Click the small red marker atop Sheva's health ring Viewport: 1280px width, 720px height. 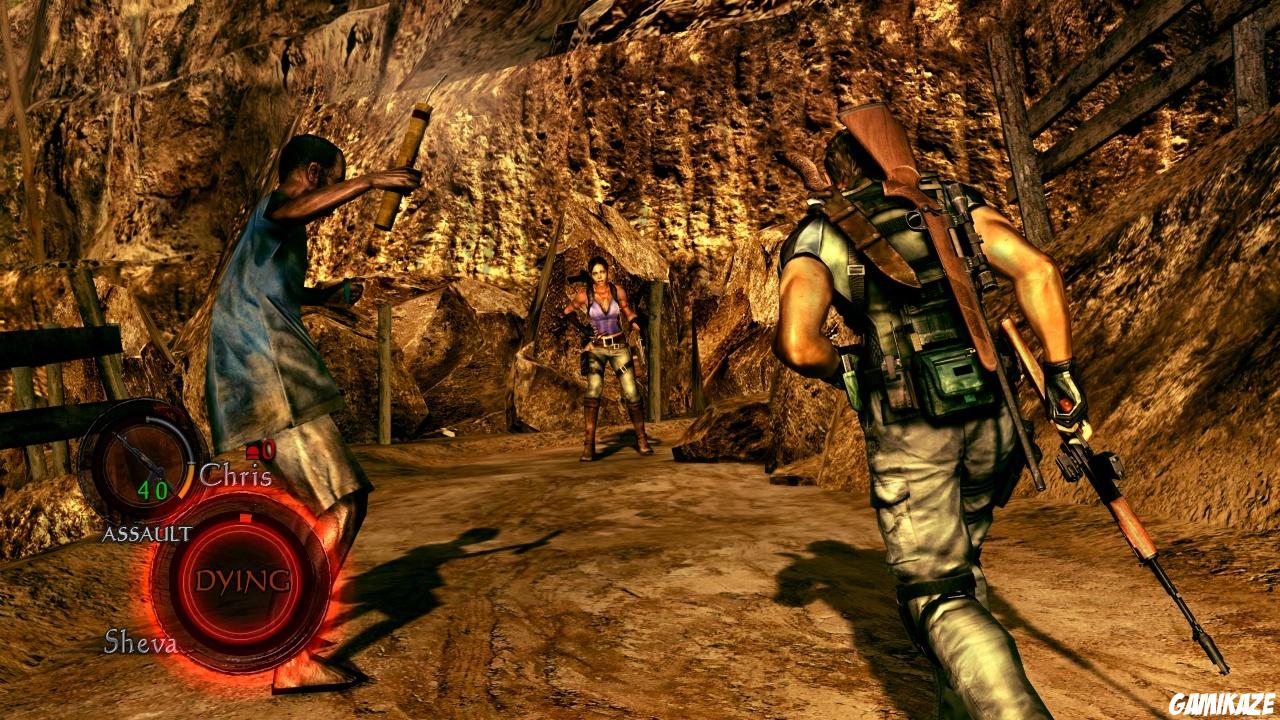click(x=243, y=517)
